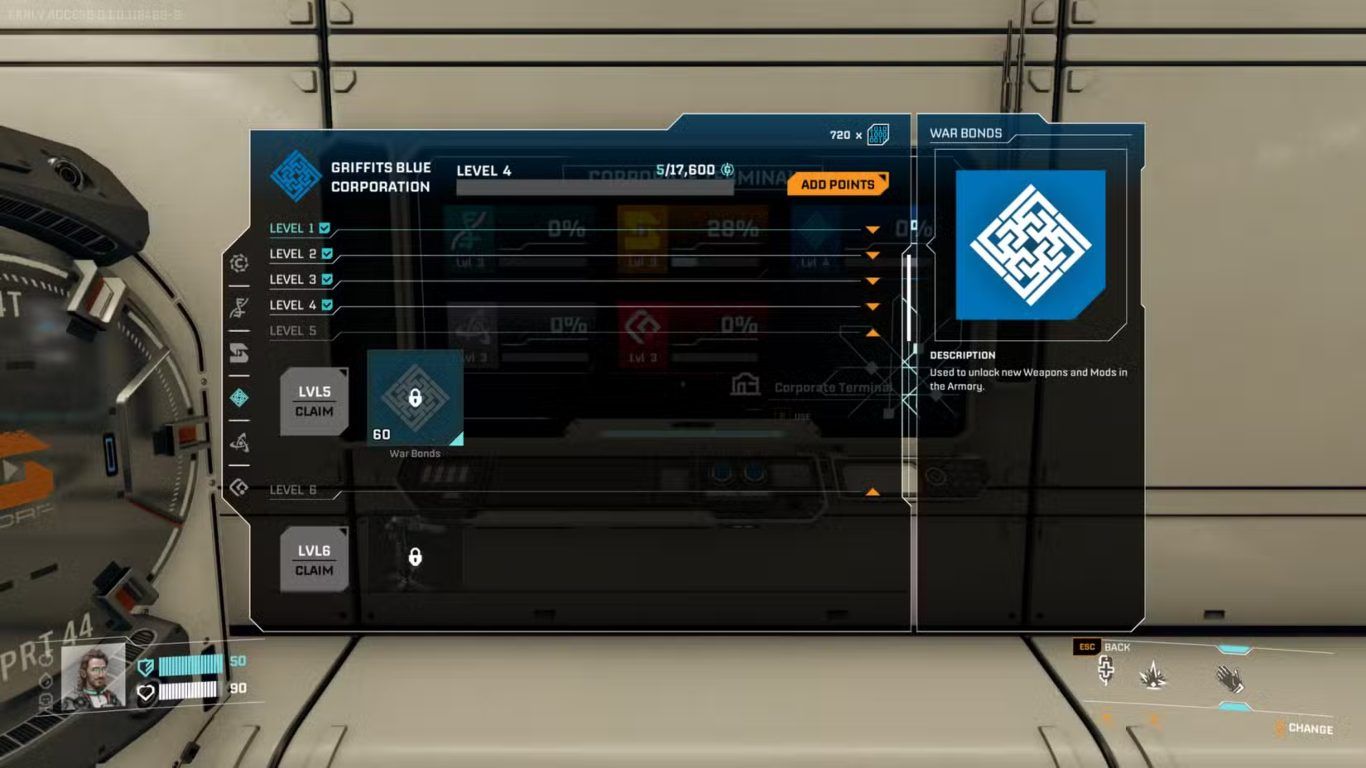Select the locked 60 War Bonds reward
Viewport: 1366px width, 768px height.
[x=415, y=398]
